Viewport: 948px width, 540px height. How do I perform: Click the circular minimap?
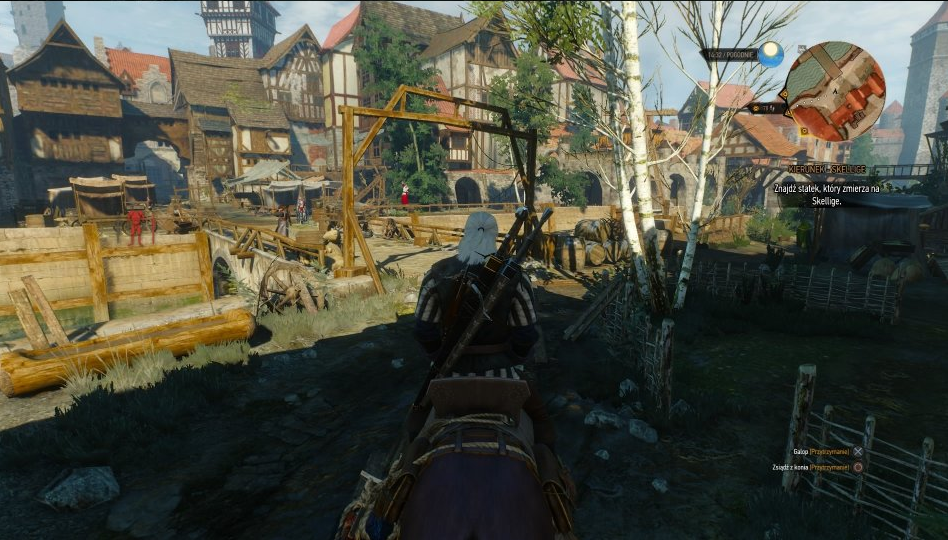834,91
